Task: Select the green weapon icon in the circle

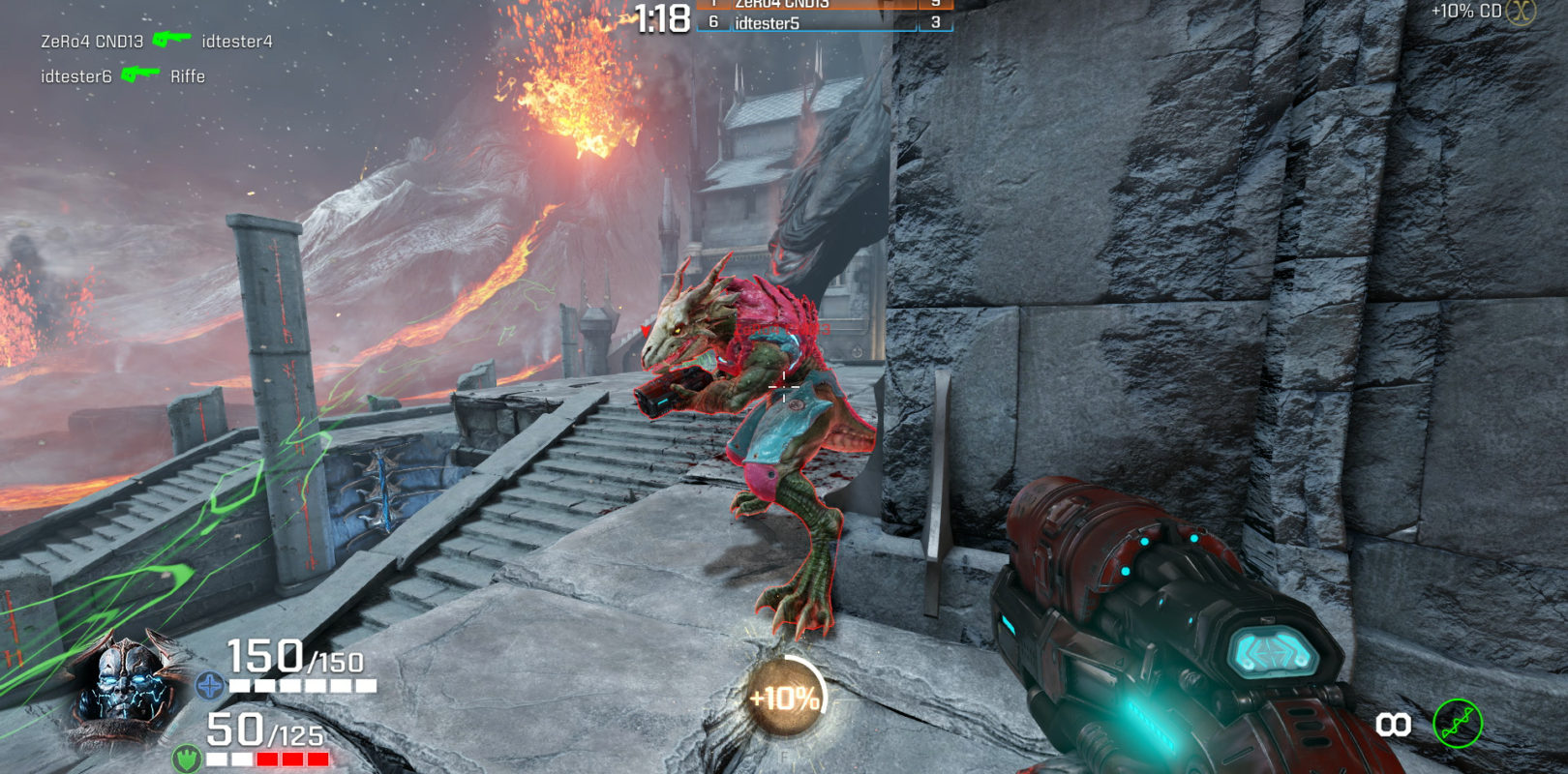Action: pyautogui.click(x=1457, y=724)
